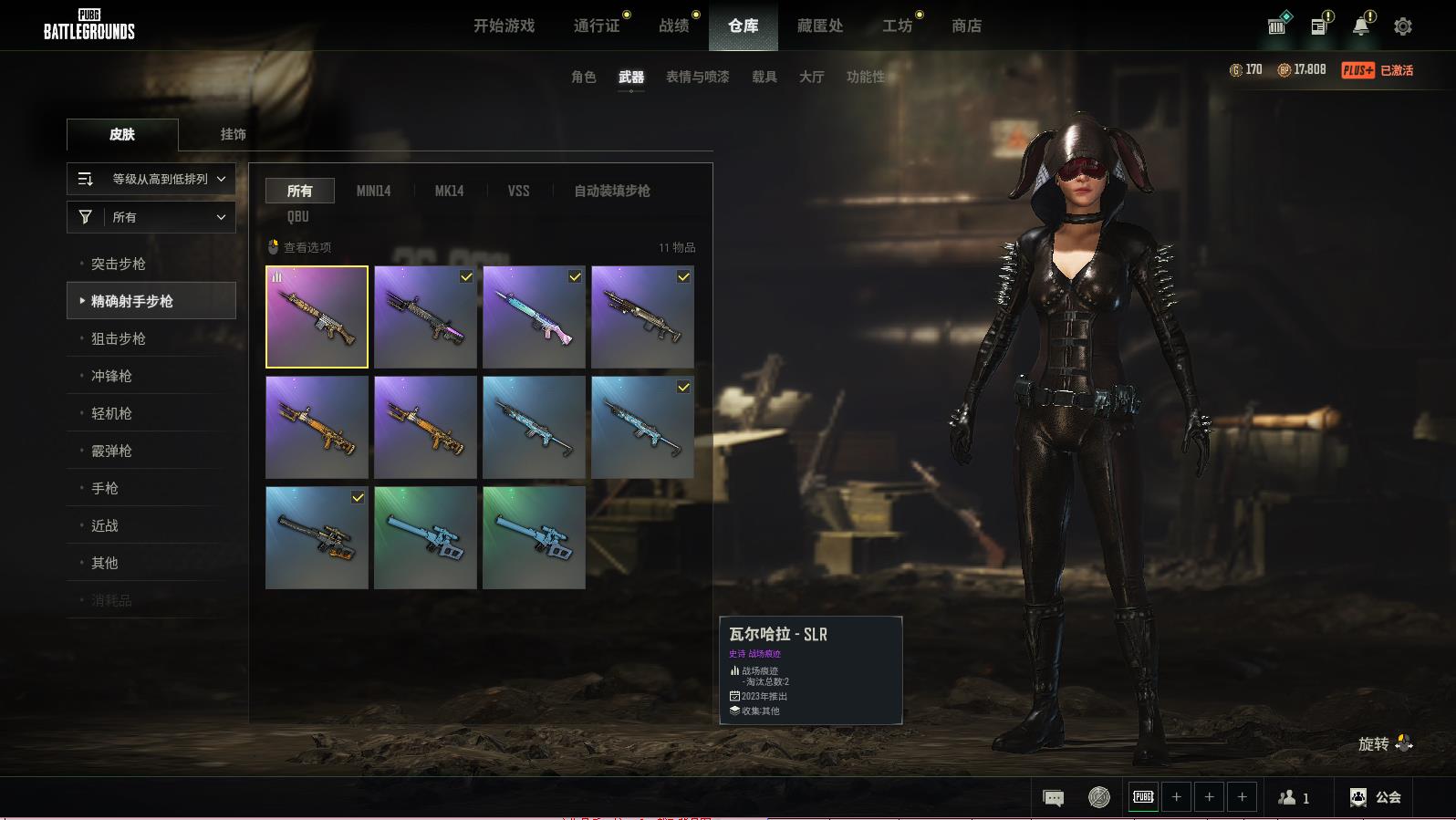Filter skins by MK14

point(449,191)
